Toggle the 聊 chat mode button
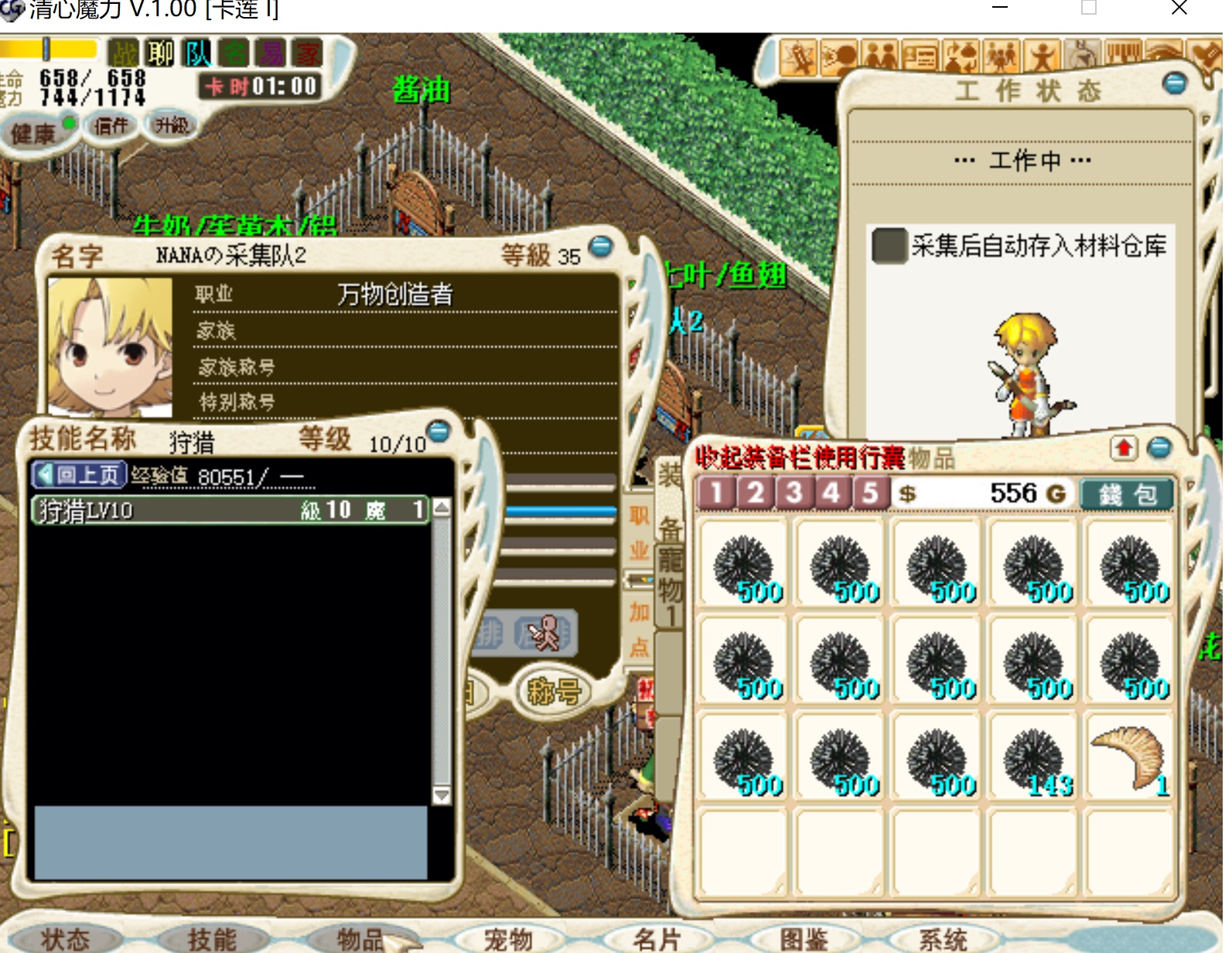The height and width of the screenshot is (953, 1232). [x=160, y=53]
